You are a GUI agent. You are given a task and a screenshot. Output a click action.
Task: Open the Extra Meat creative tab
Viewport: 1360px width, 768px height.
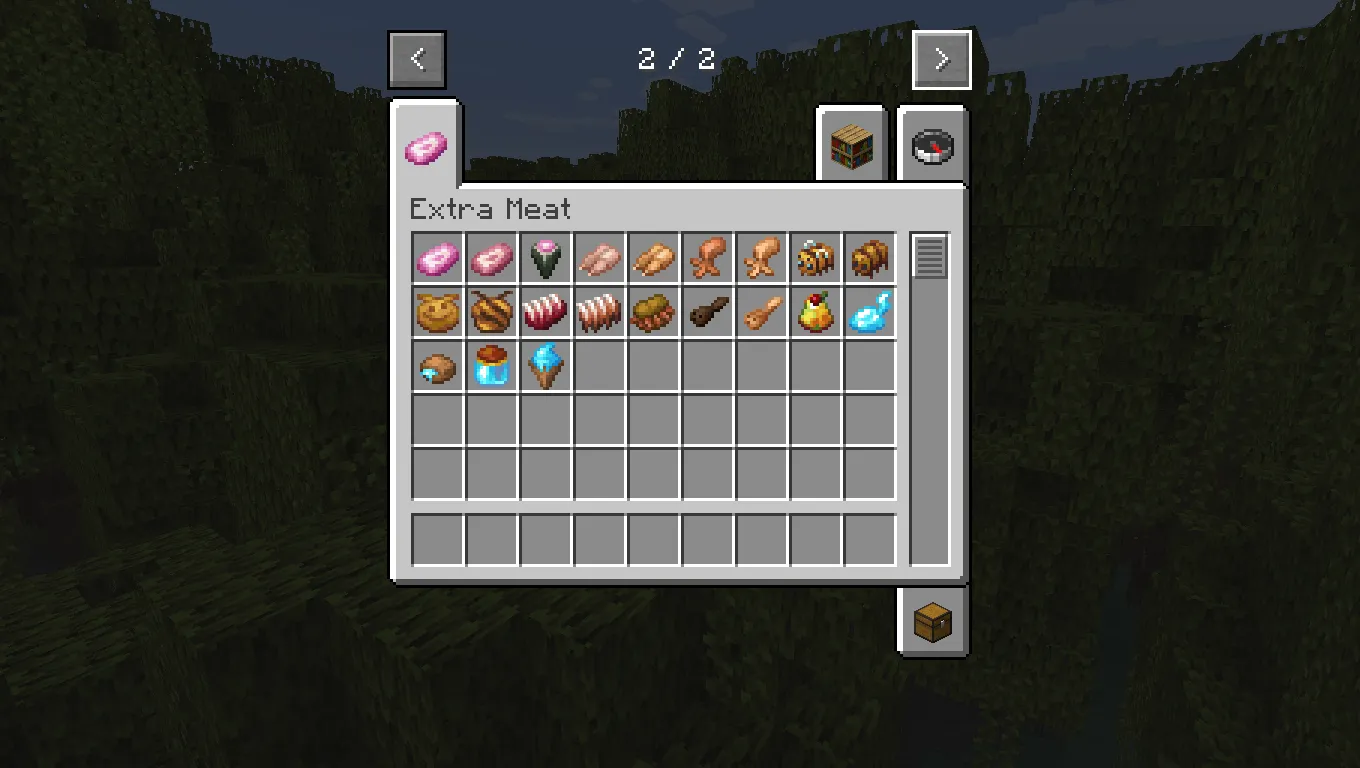(429, 145)
